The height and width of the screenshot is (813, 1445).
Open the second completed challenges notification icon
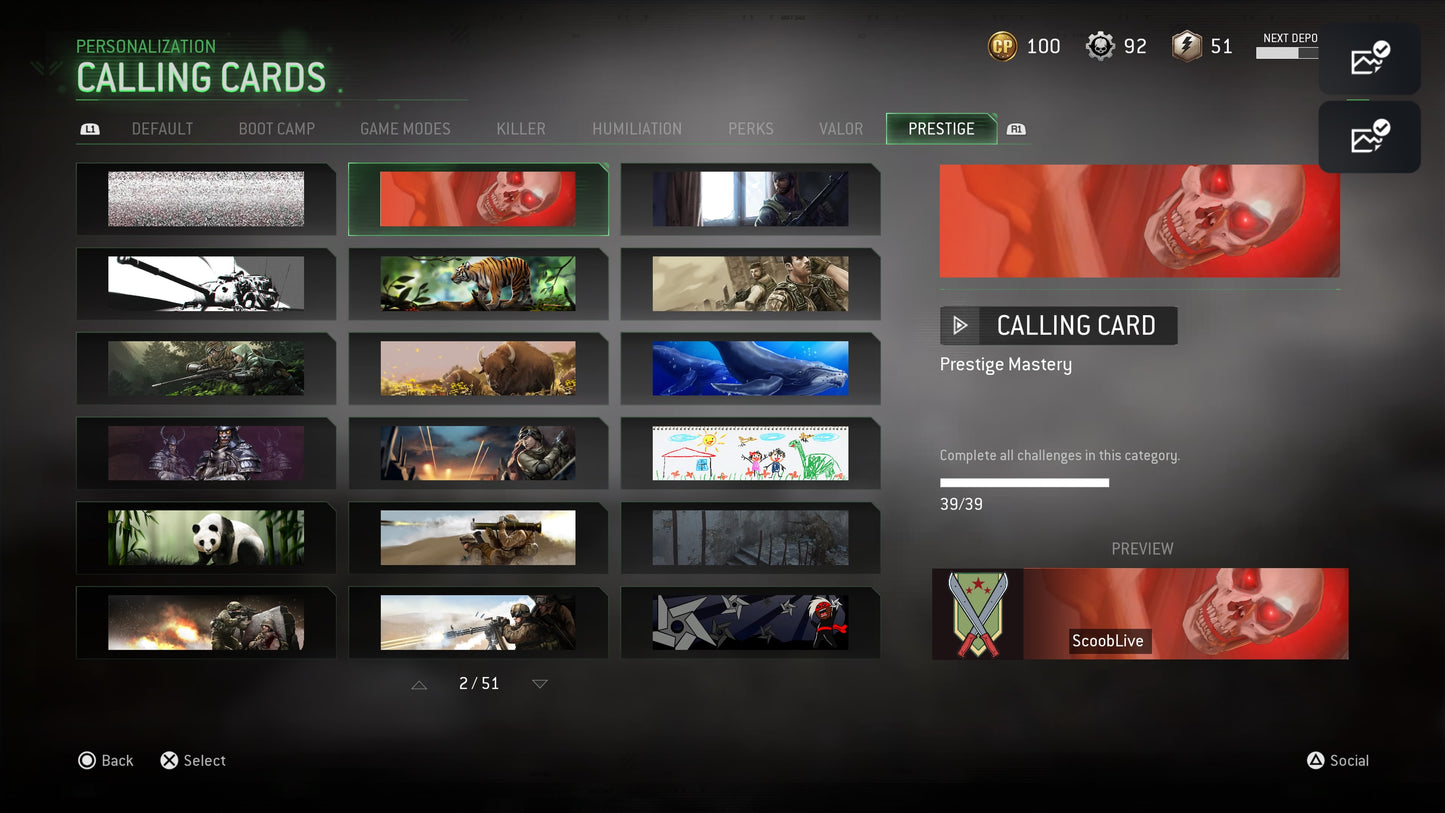(1369, 136)
